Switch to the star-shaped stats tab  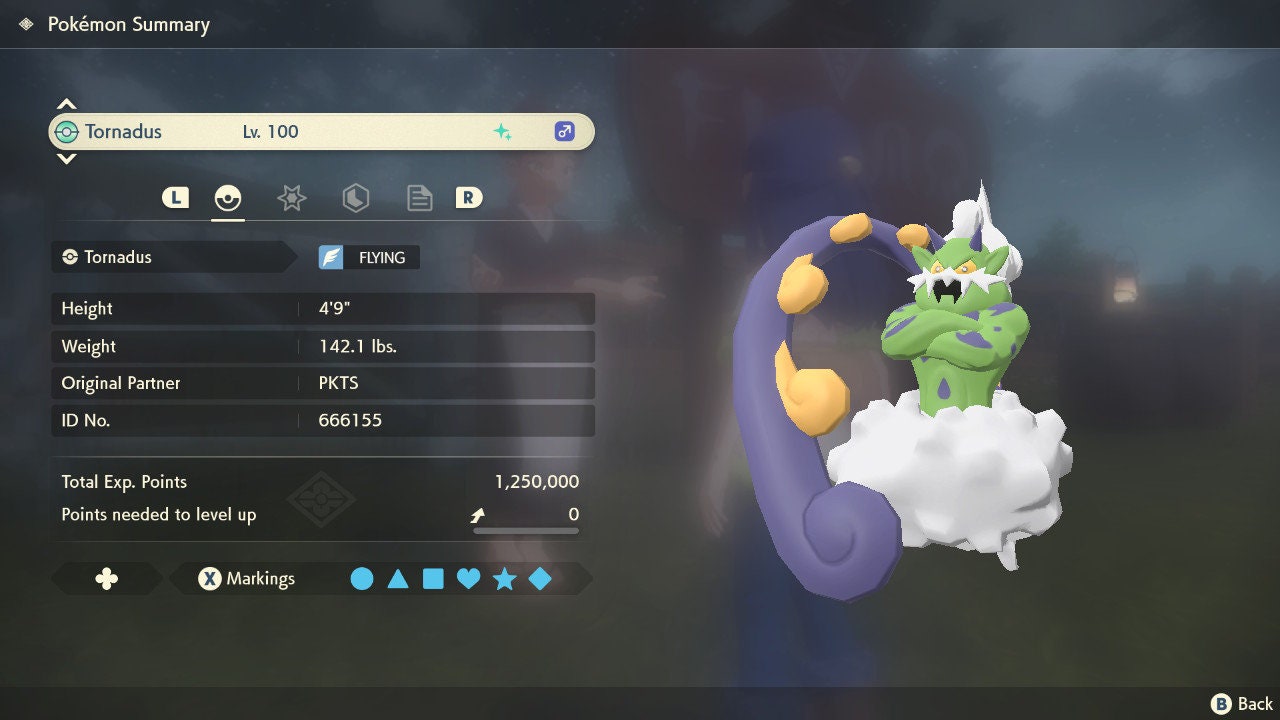coord(291,198)
